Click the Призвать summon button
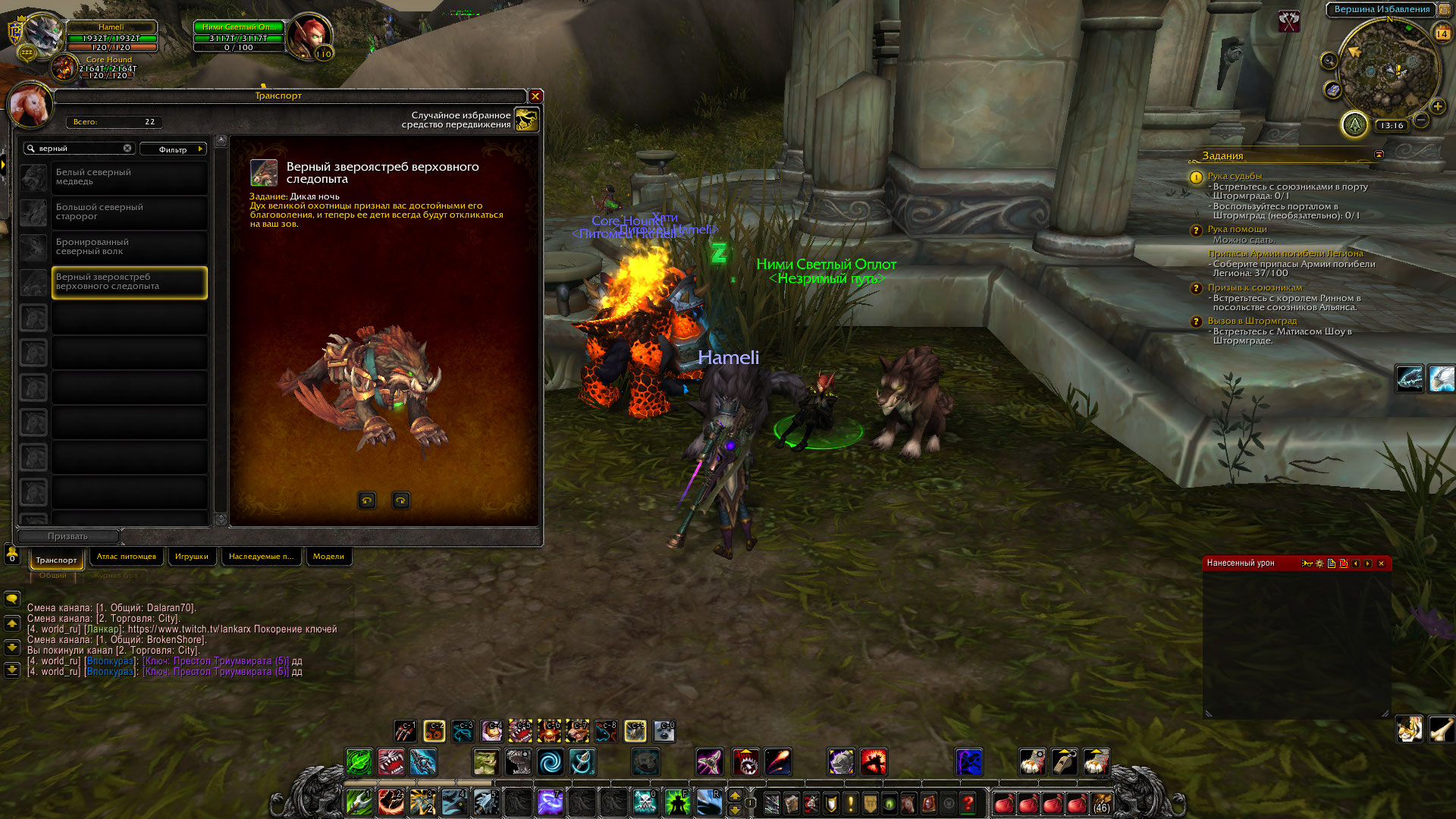 [67, 536]
